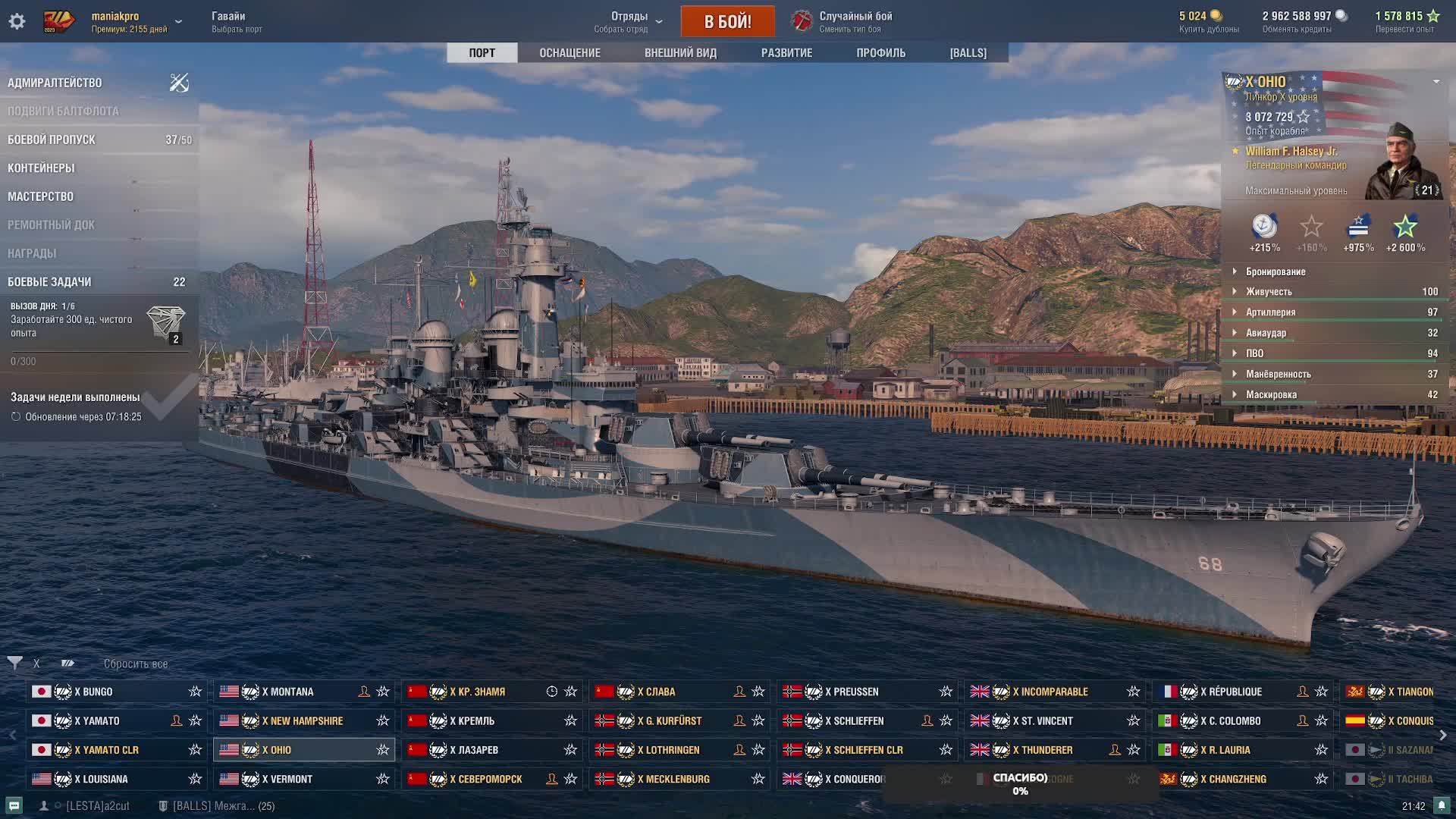
Task: Open the АДМИРАЛТЕЙСТВО menu entry
Action: (x=55, y=83)
